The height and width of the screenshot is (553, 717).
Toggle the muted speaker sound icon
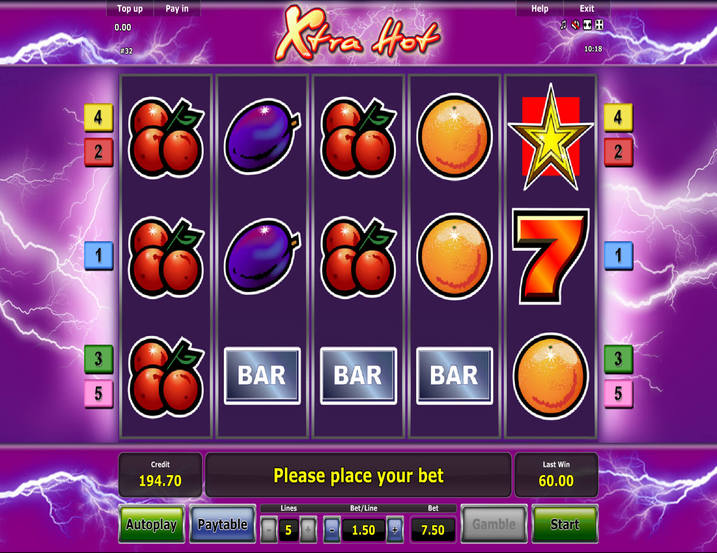tap(575, 25)
